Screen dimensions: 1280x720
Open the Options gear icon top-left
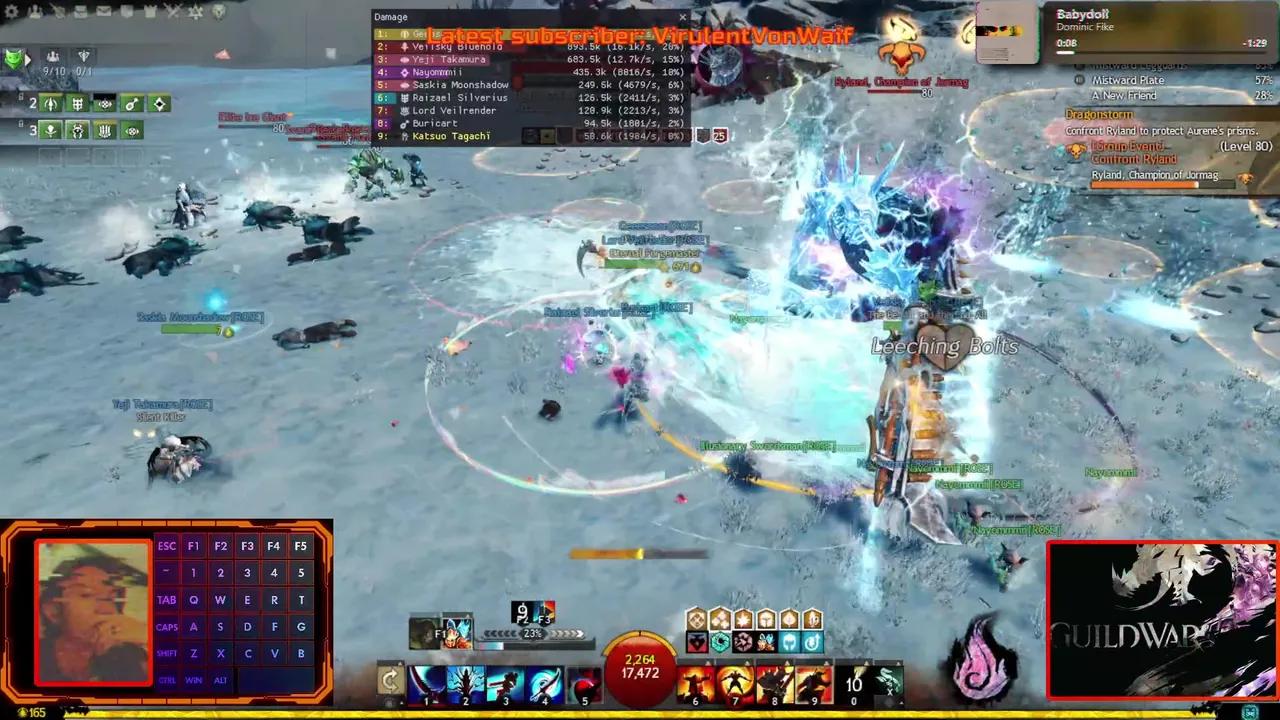(10, 12)
